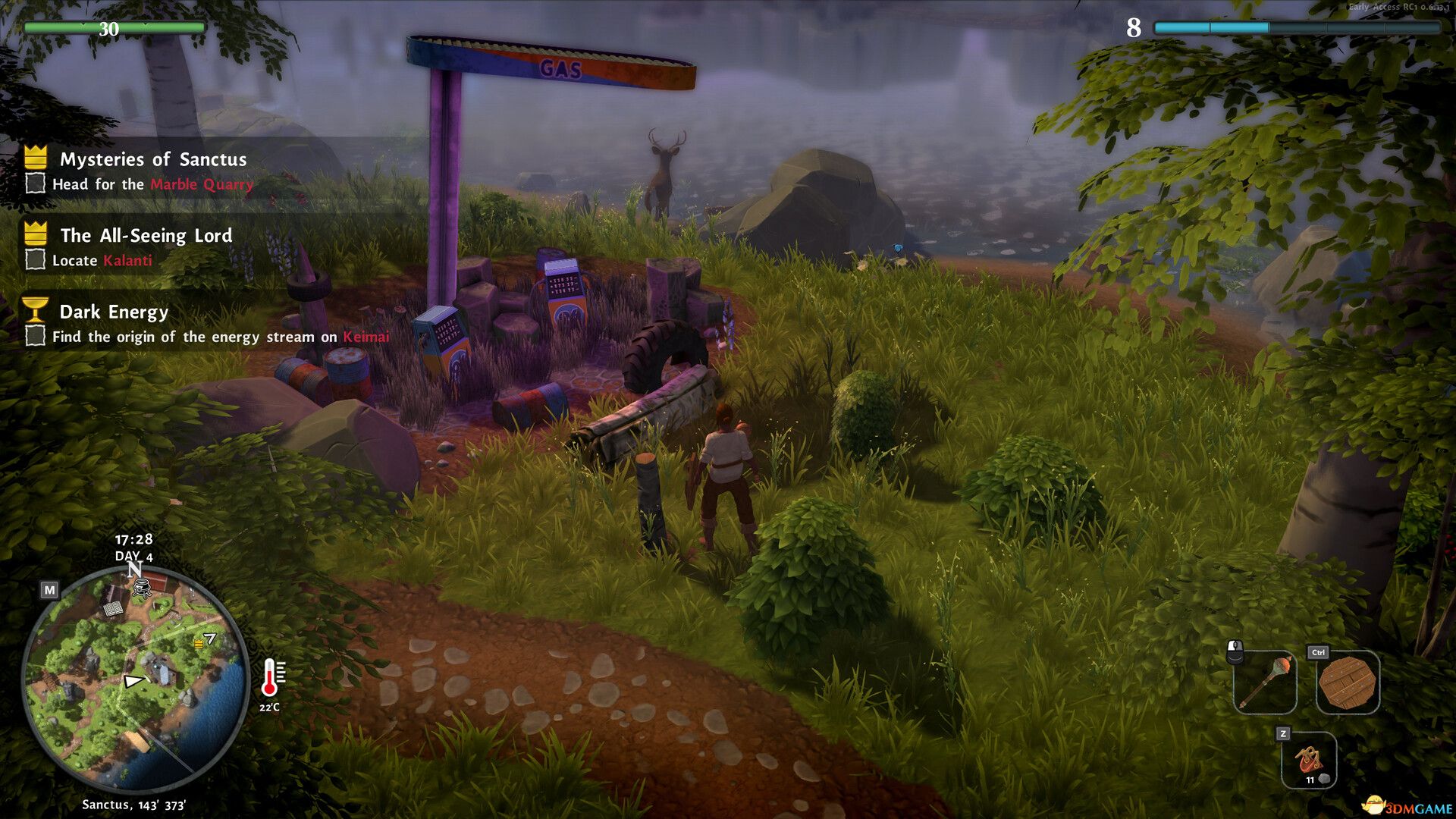Click the Kalanti highlighted link text
This screenshot has width=1456, height=819.
point(127,261)
